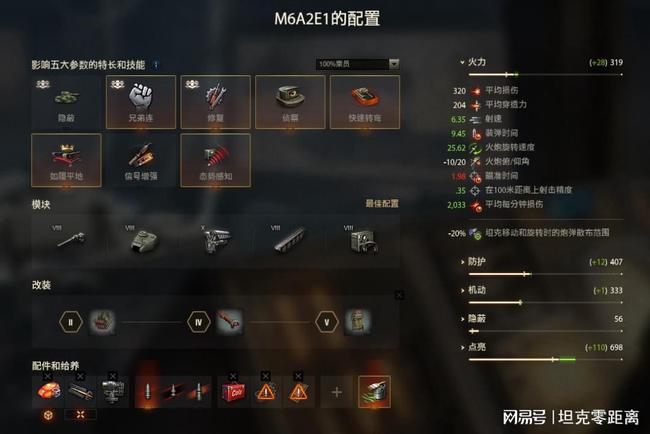Select the tier VIII gun module

(72, 241)
